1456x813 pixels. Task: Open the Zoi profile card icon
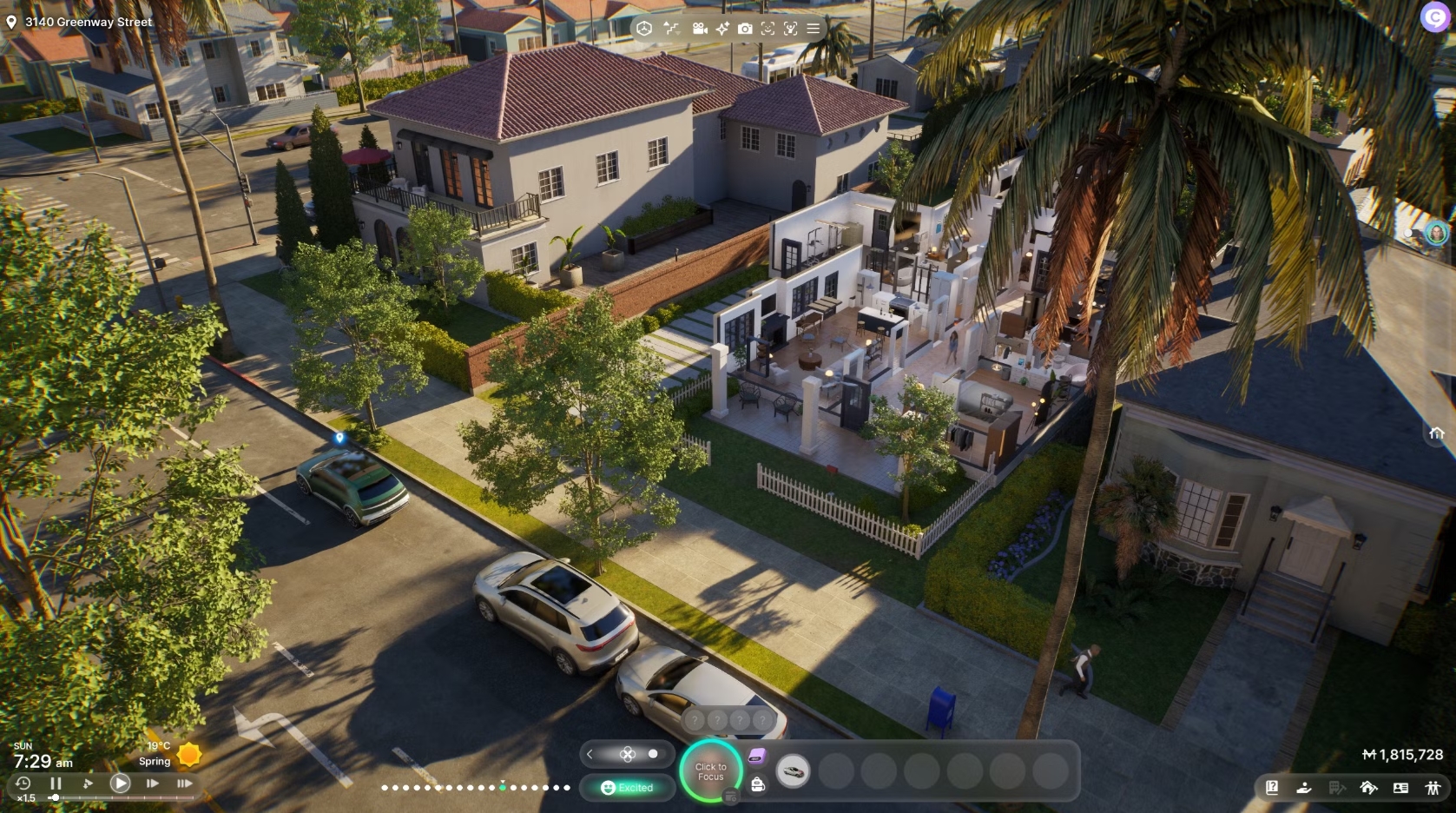tap(1401, 788)
